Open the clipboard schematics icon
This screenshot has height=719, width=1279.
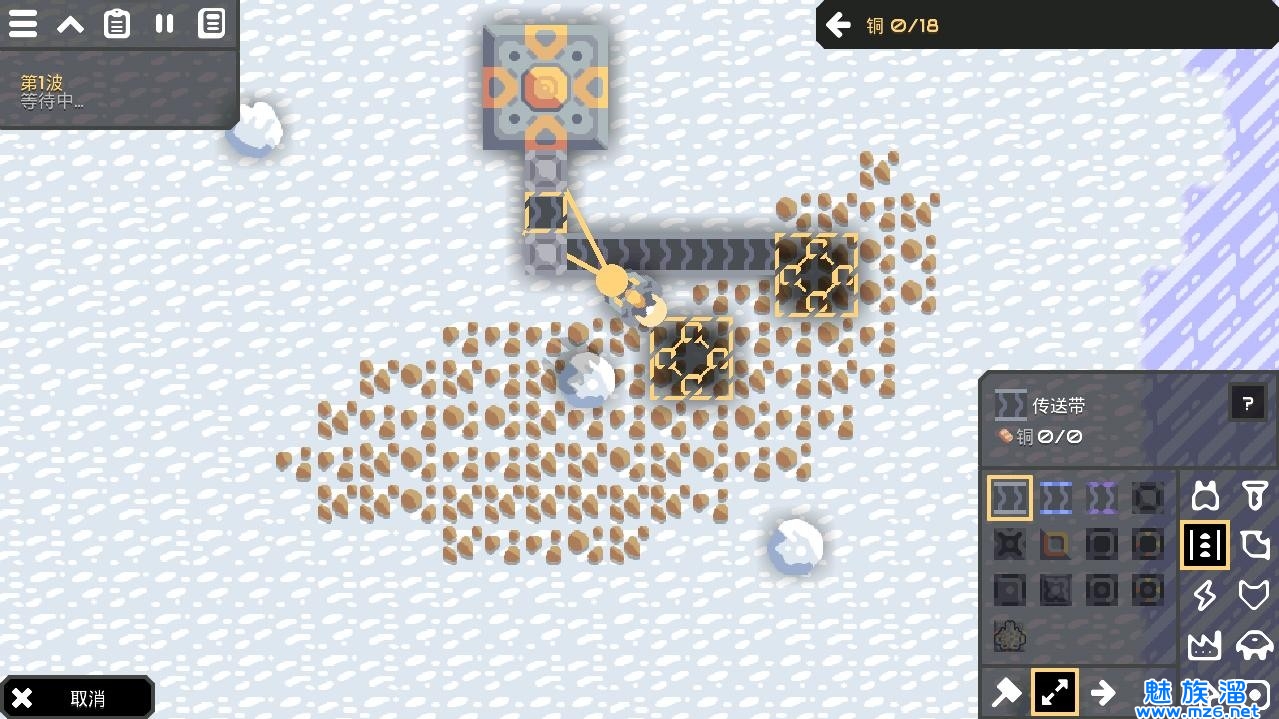pos(117,24)
